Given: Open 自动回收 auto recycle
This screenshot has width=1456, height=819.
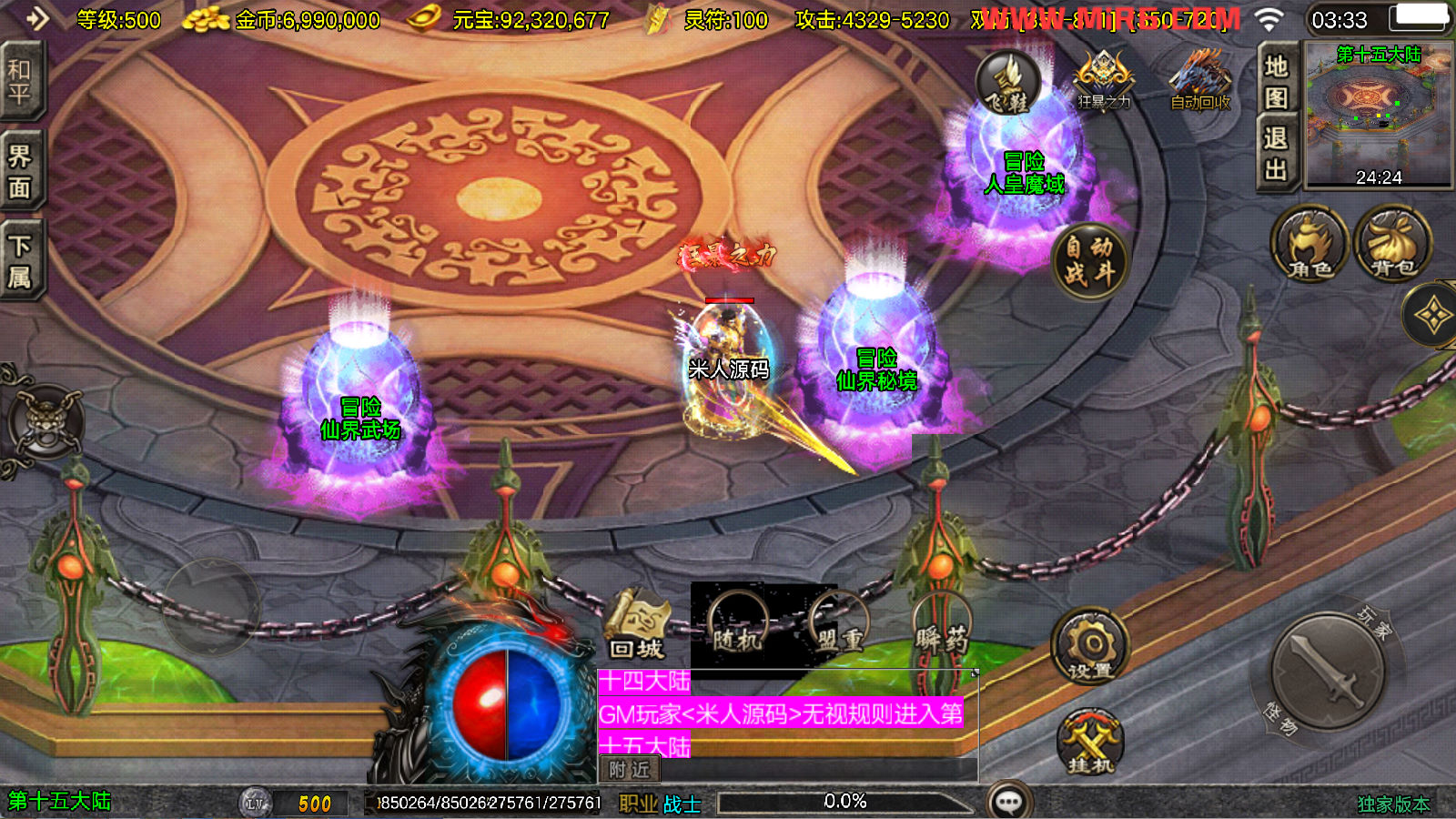Looking at the screenshot, I should [x=1200, y=82].
